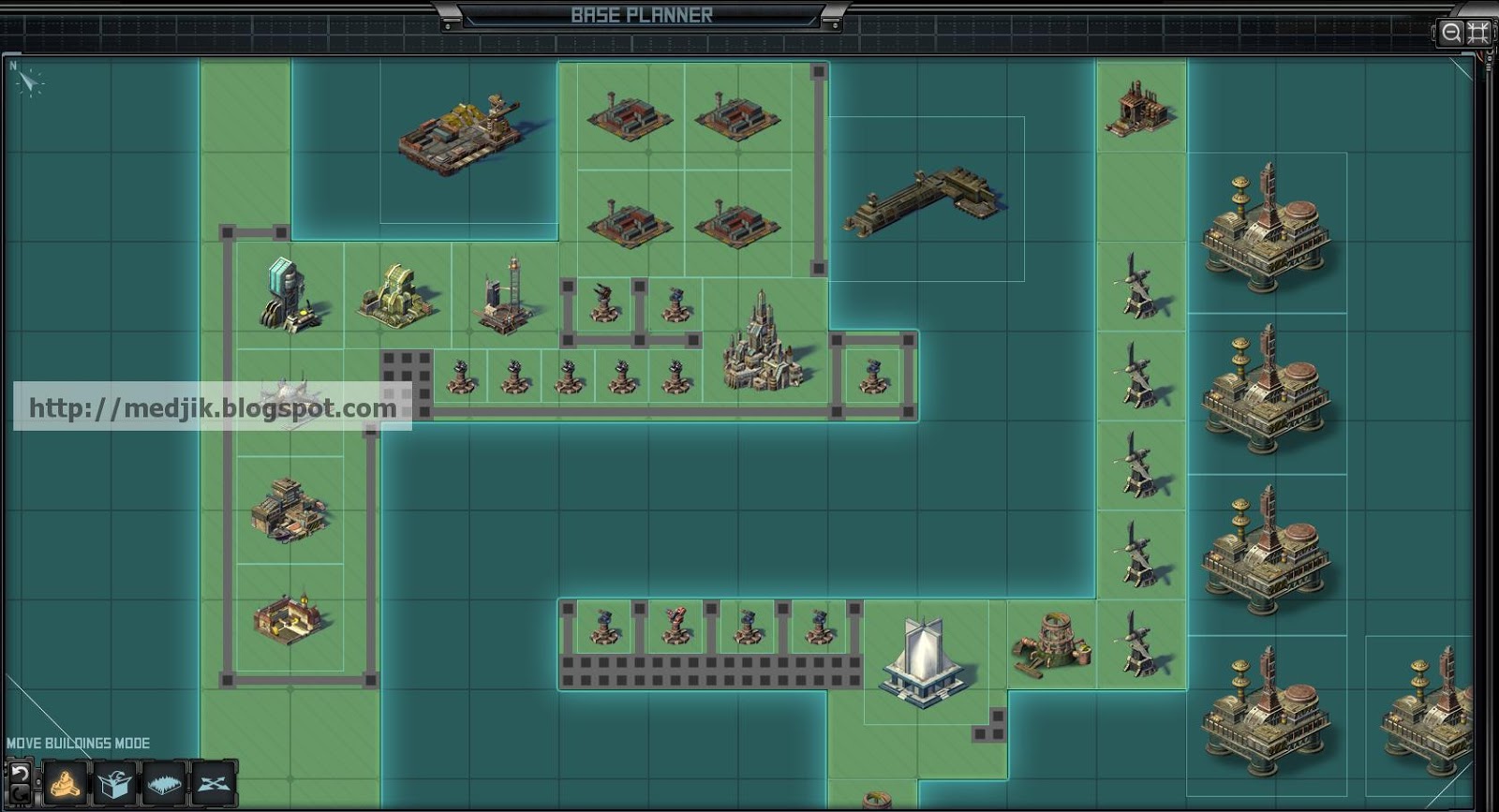Select the round watchtower near the fountain
The image size is (1499, 812).
(x=1053, y=642)
